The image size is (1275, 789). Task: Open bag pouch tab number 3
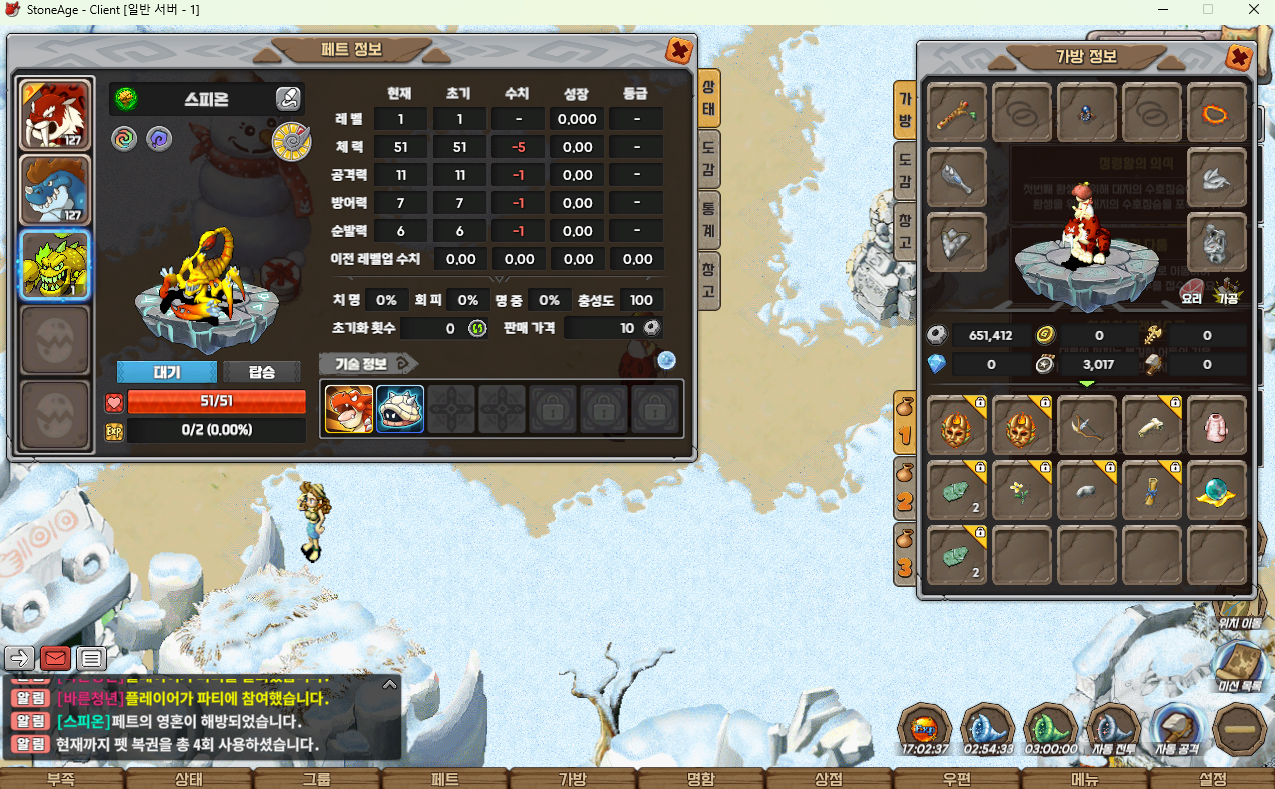tap(904, 556)
